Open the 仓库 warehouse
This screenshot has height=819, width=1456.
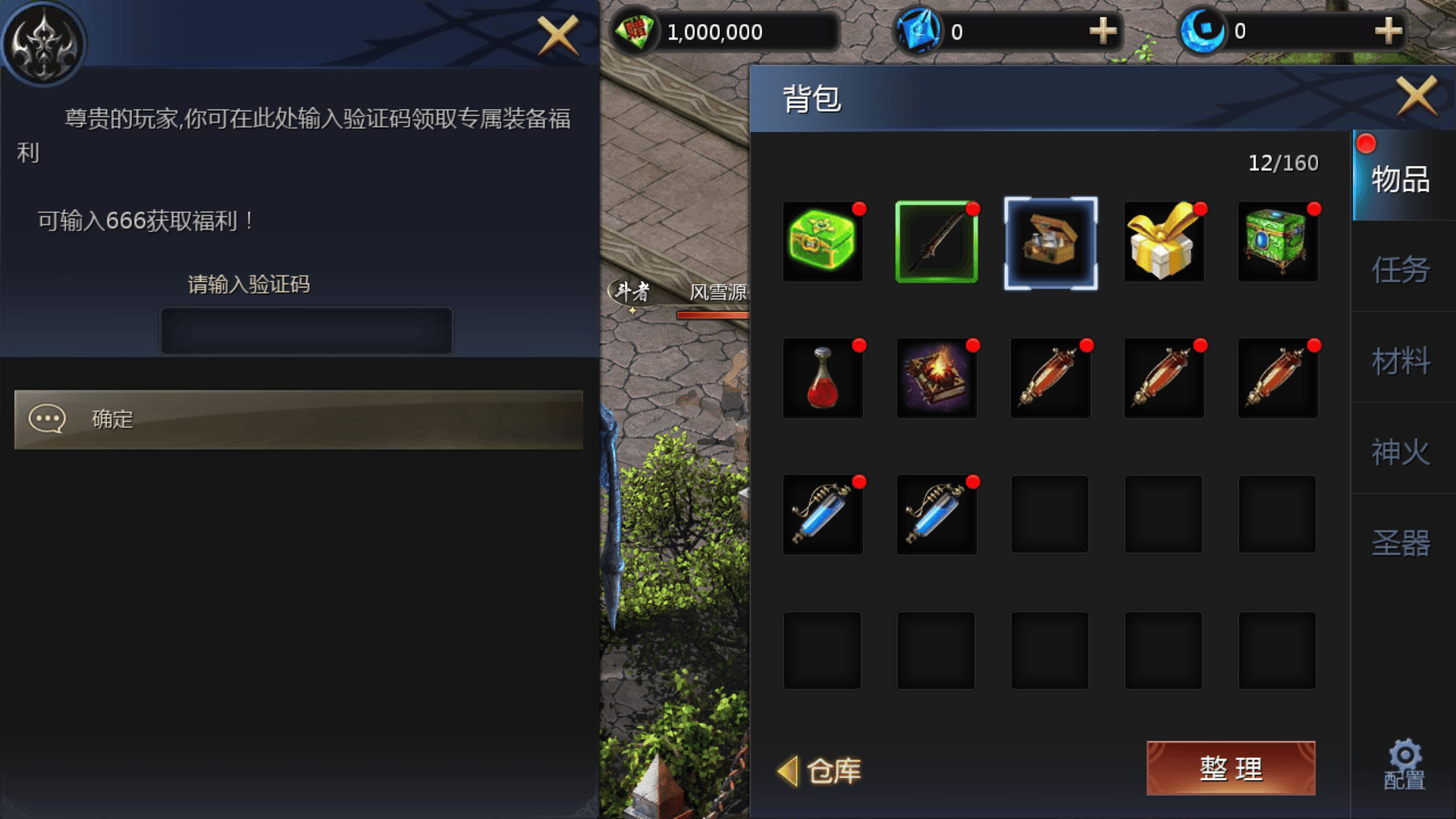[821, 771]
